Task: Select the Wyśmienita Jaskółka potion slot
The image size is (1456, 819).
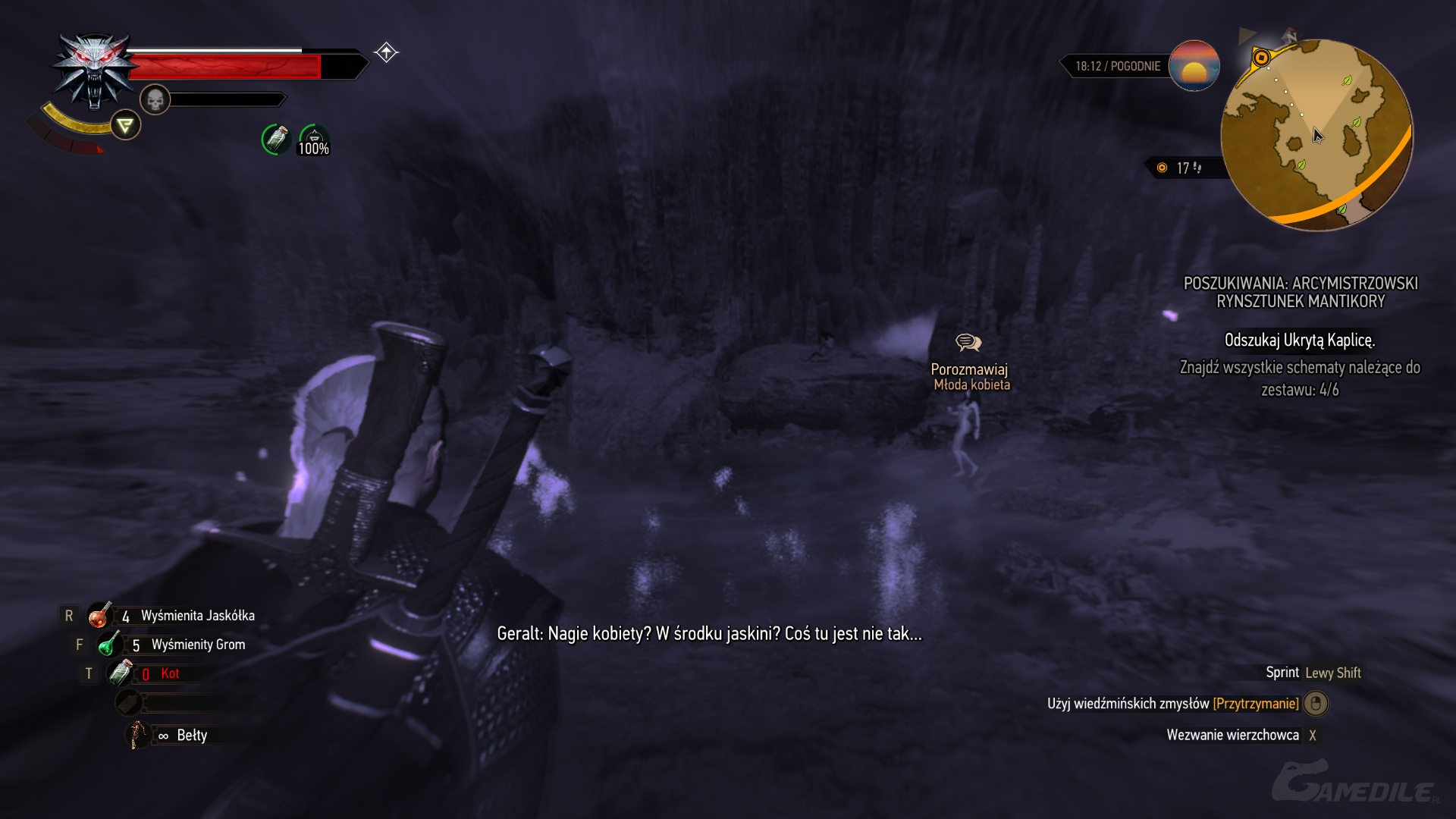Action: pyautogui.click(x=99, y=616)
